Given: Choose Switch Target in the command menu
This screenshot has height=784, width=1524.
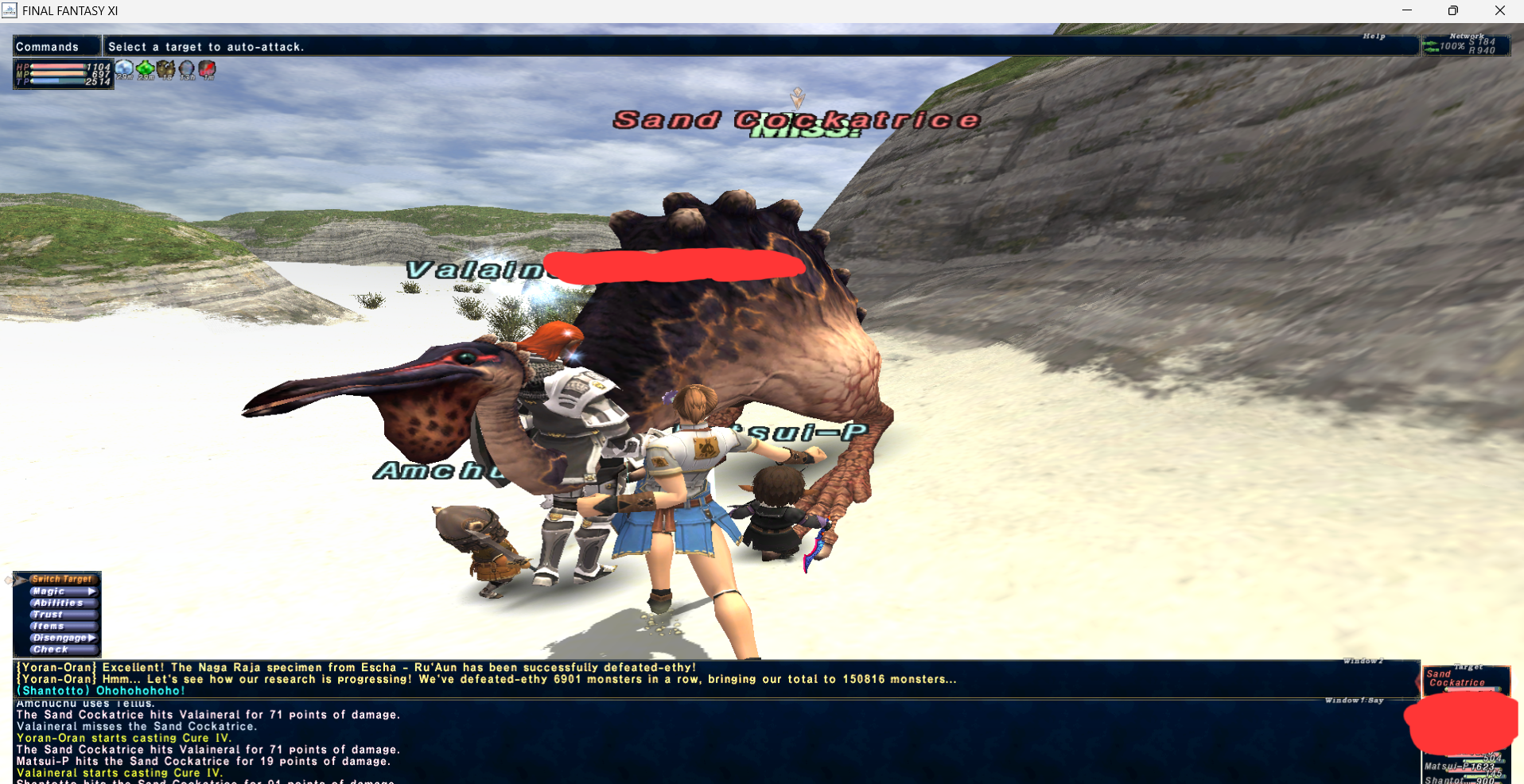Looking at the screenshot, I should point(61,579).
